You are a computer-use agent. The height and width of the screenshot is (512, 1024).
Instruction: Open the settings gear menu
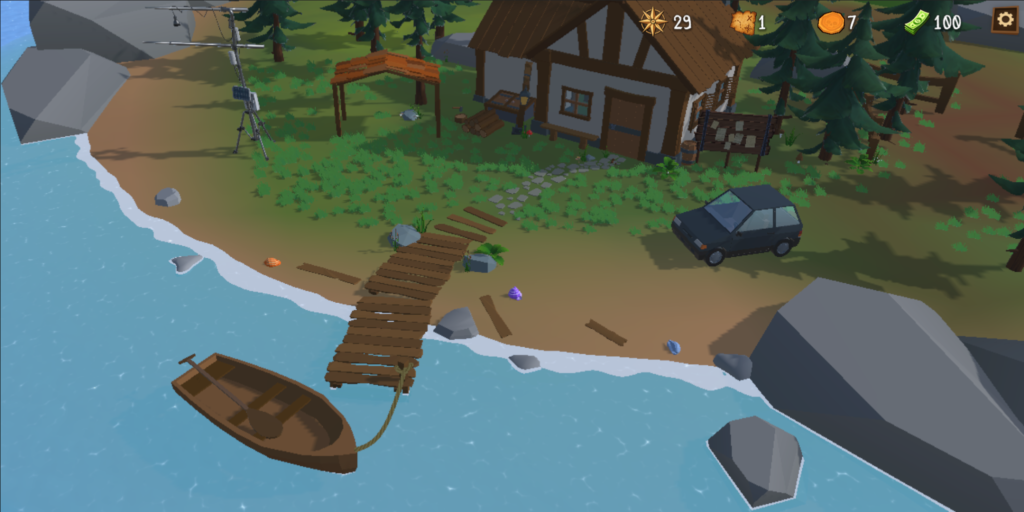pos(1004,20)
